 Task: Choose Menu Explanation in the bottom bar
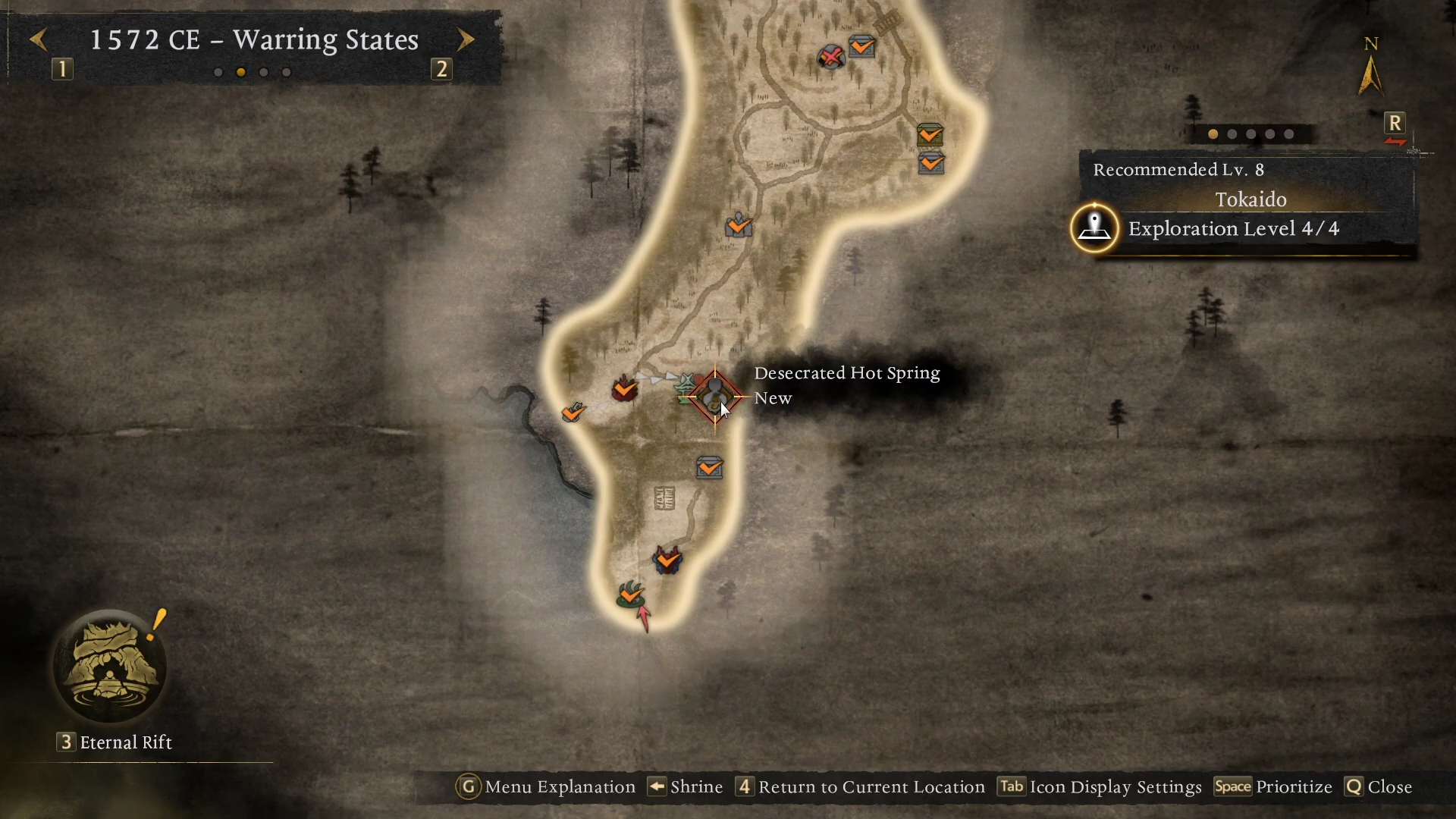pos(546,787)
